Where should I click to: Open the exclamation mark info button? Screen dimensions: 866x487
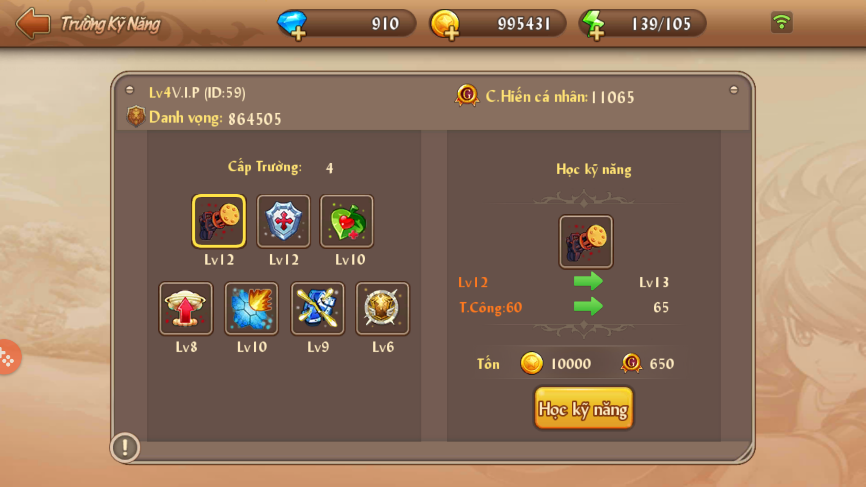coord(125,446)
